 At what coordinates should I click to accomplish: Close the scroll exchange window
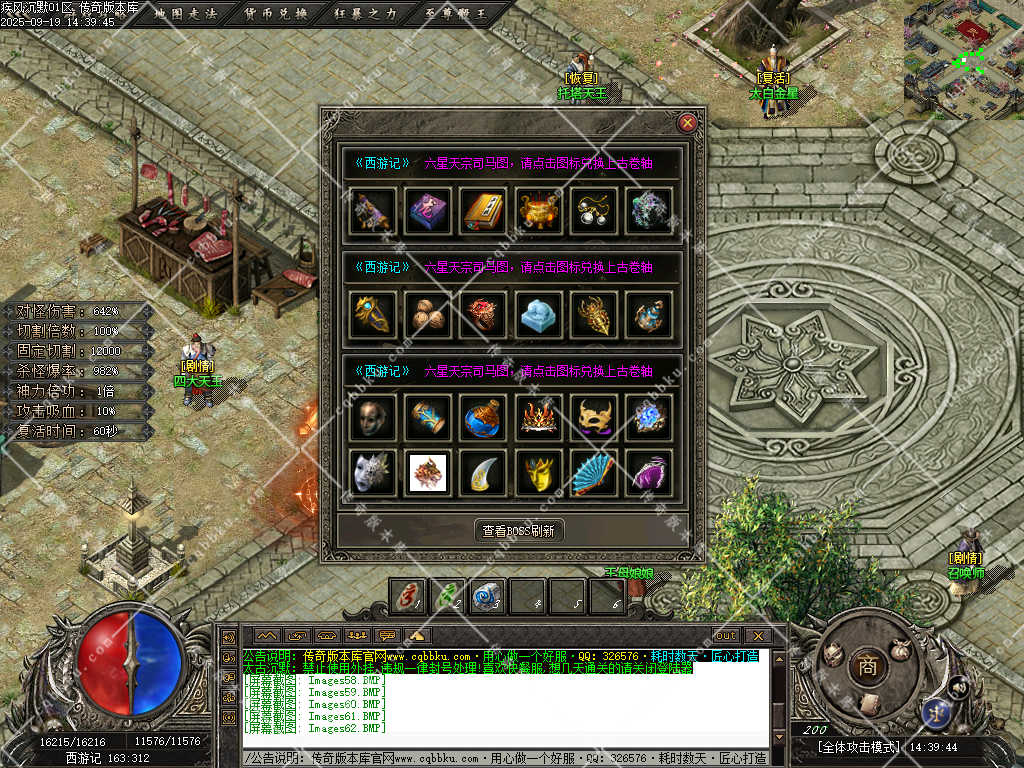[687, 123]
